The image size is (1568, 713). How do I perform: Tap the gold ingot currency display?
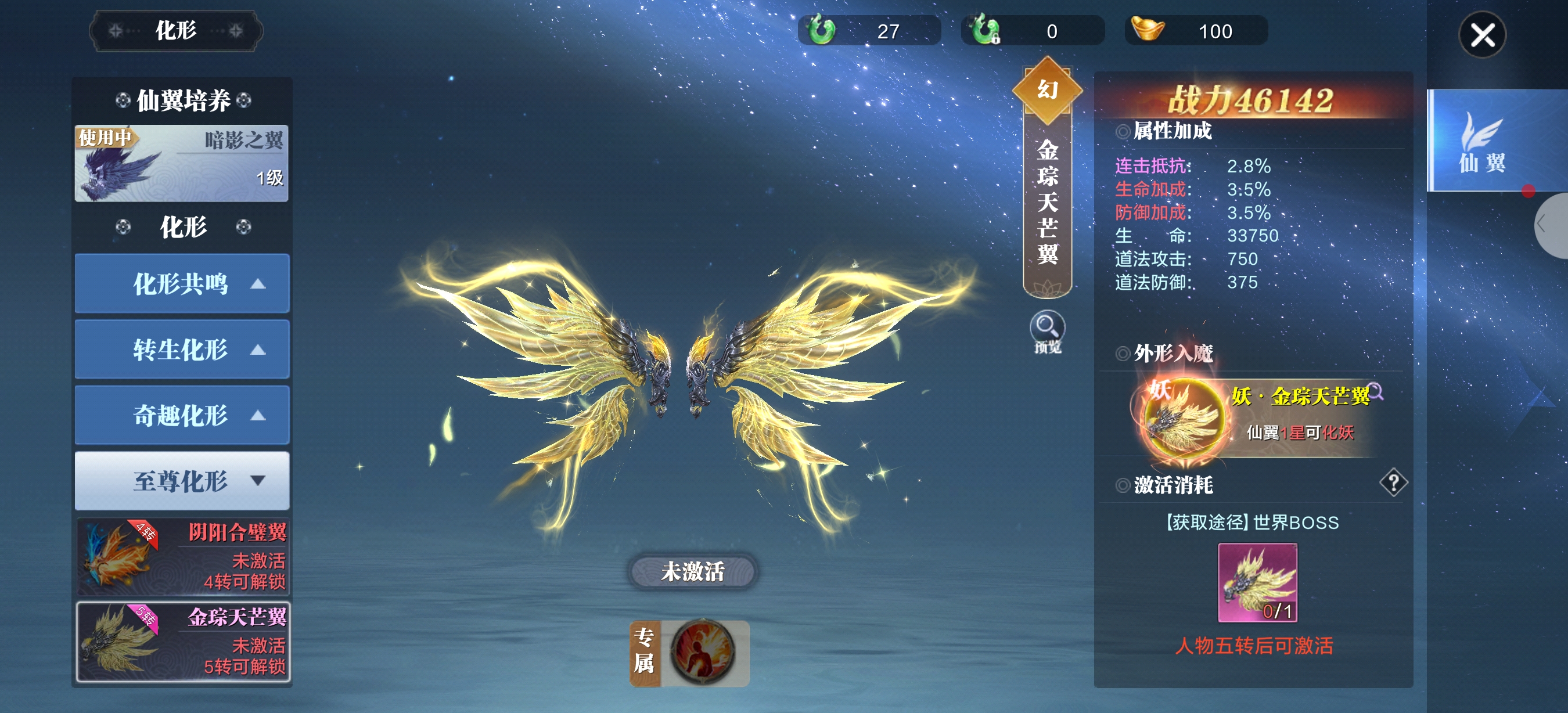pyautogui.click(x=1196, y=31)
